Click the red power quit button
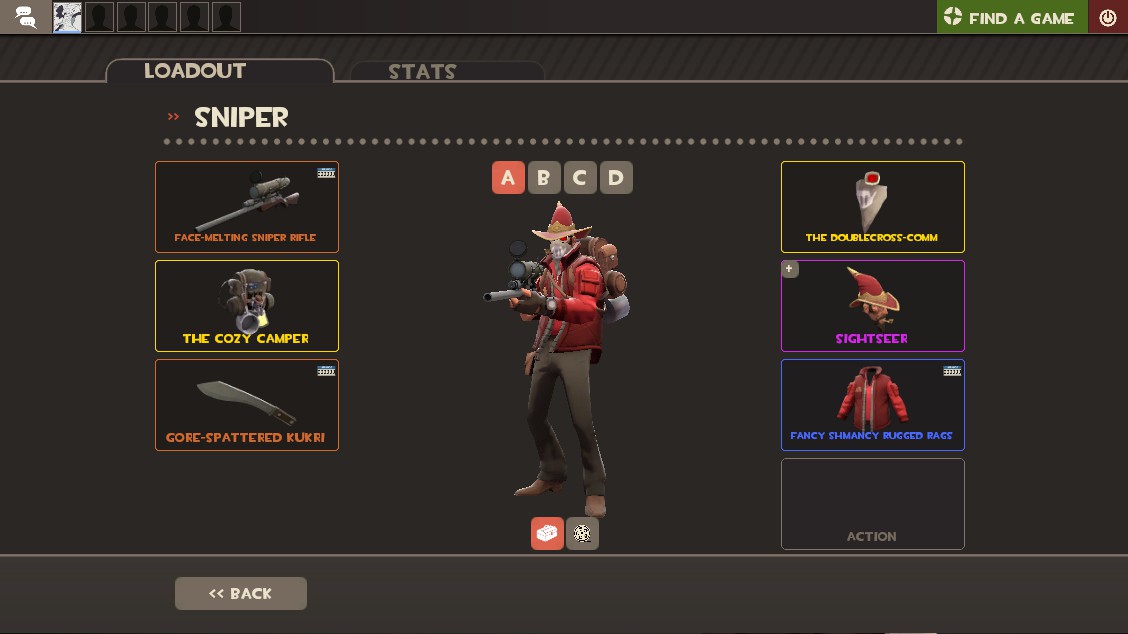1128x634 pixels. point(1108,17)
